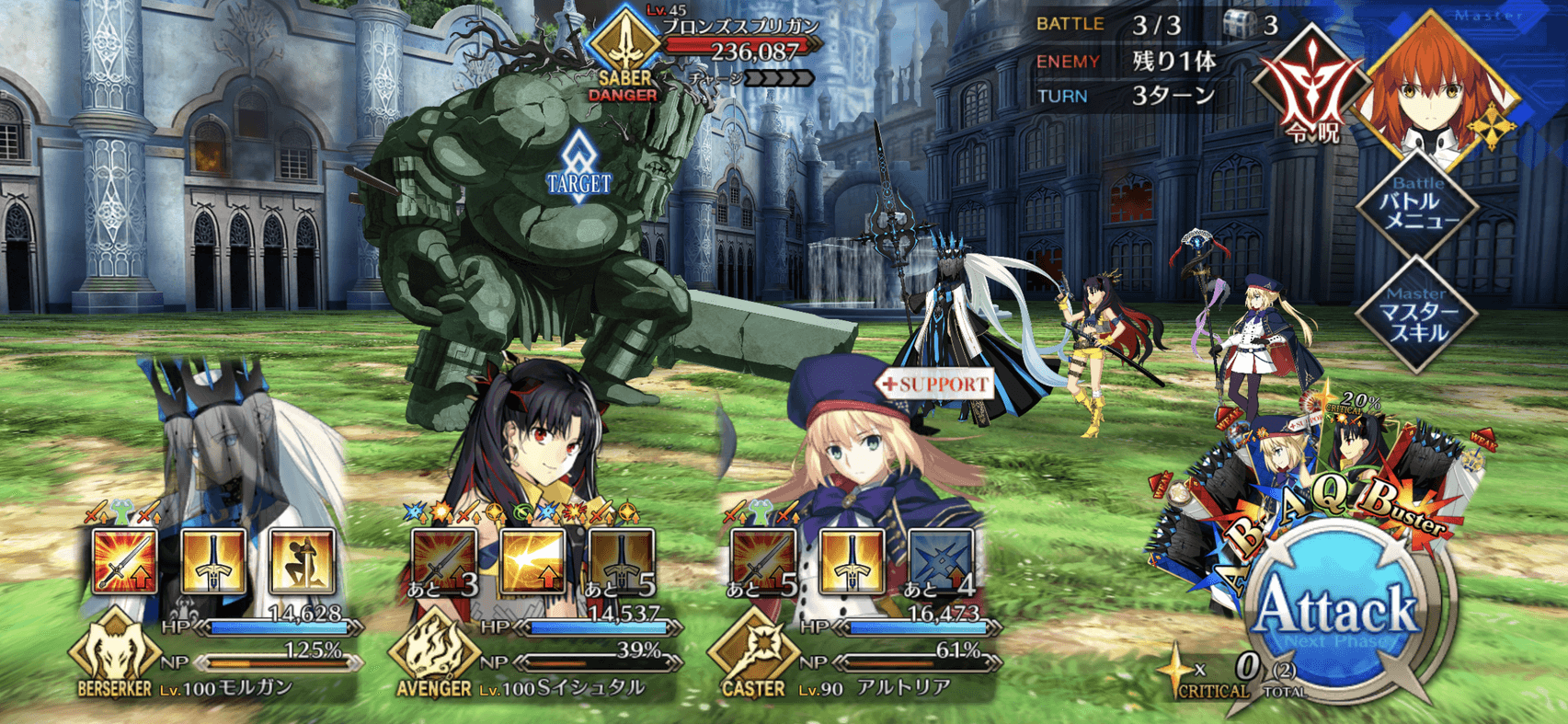1568x724 pixels.
Task: Select S Ishtar's skill with 5-turn cooldown
Action: click(x=623, y=561)
